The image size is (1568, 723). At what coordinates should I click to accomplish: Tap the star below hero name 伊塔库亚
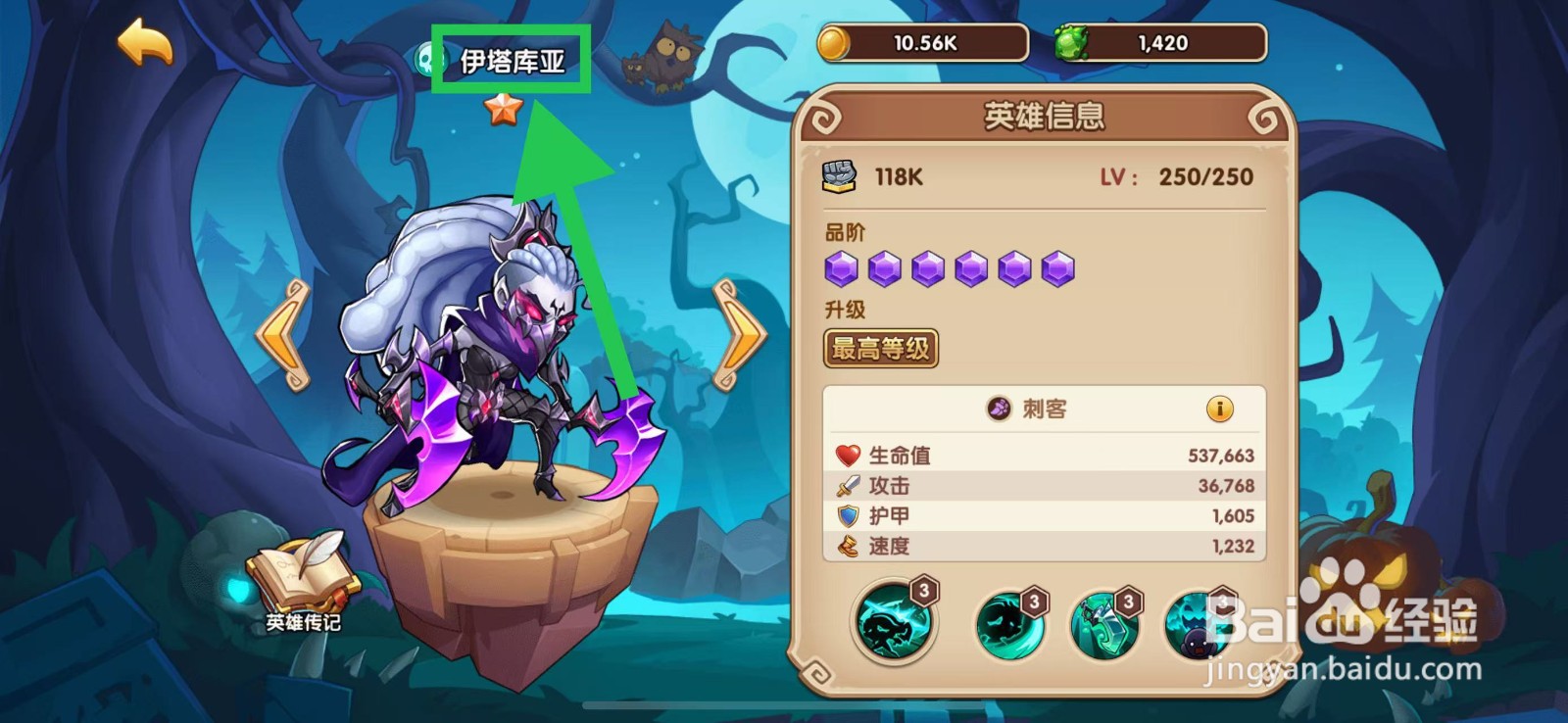point(503,111)
